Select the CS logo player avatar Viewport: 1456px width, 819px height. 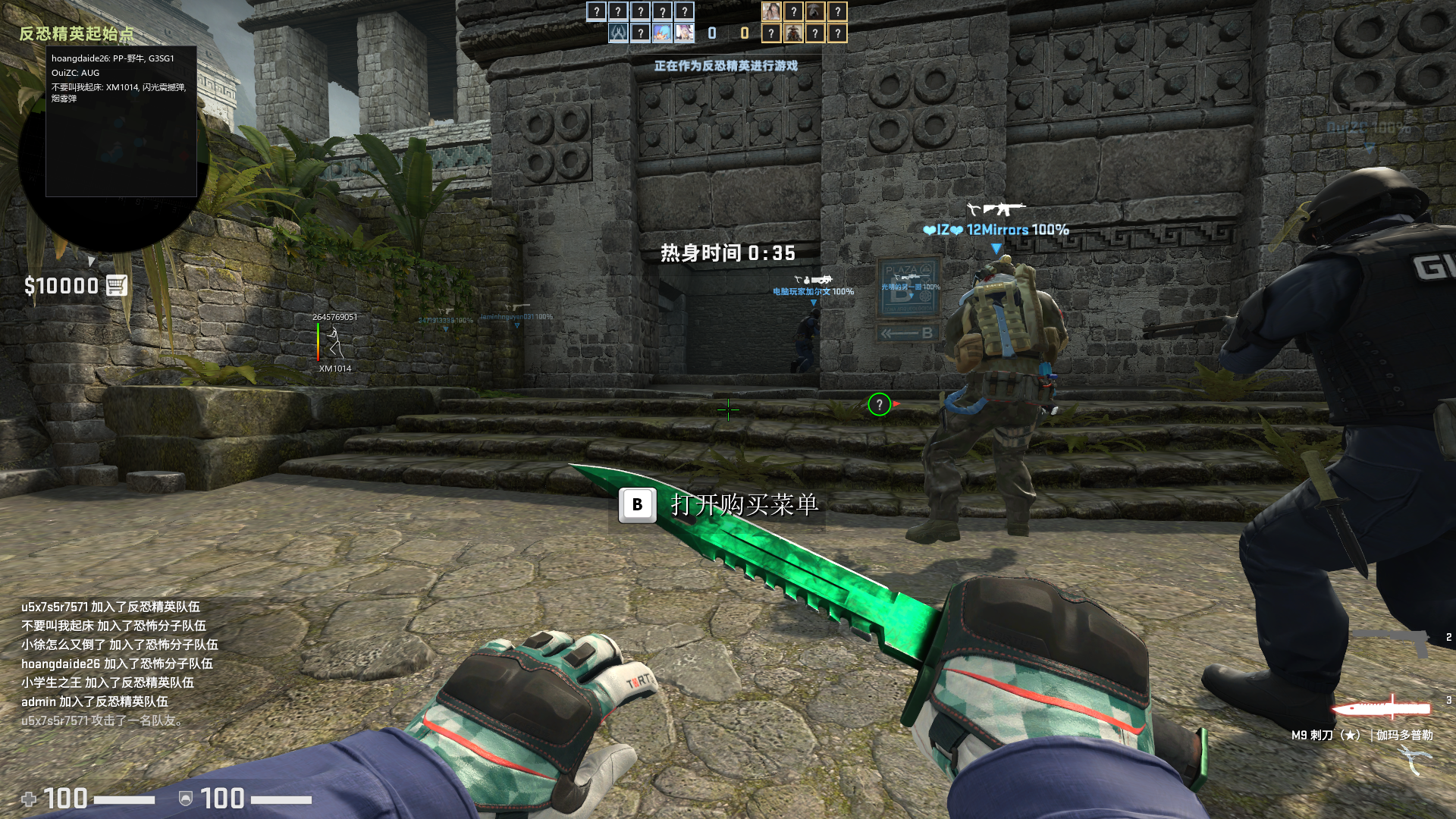click(618, 33)
